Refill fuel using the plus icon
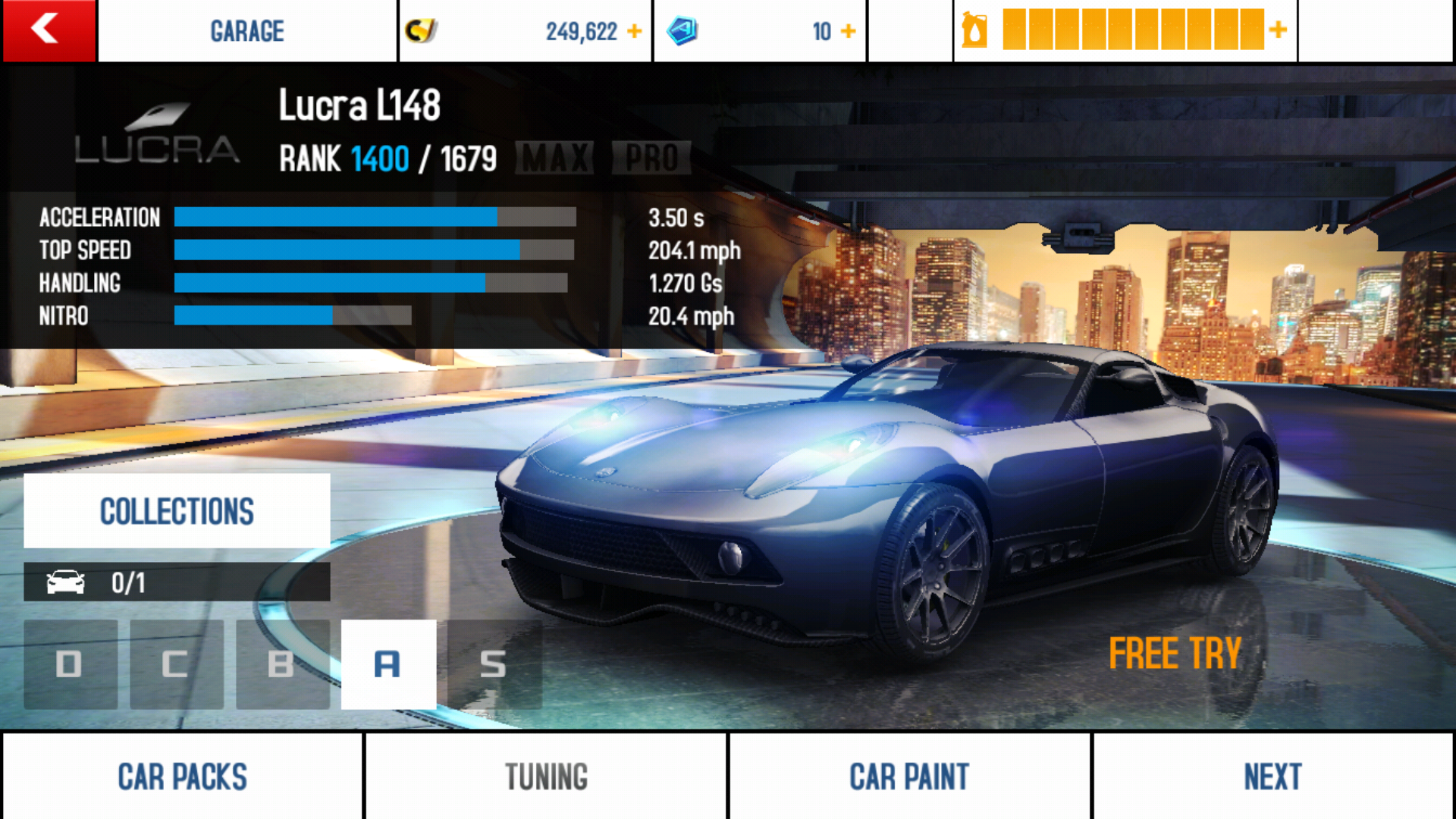The height and width of the screenshot is (819, 1456). 1279,30
